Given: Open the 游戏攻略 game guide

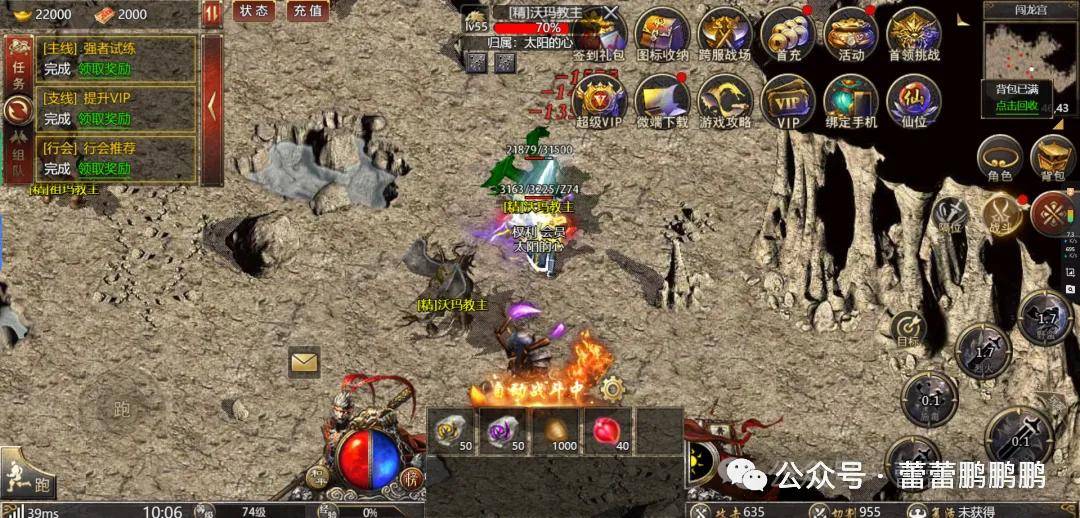Looking at the screenshot, I should point(724,103).
